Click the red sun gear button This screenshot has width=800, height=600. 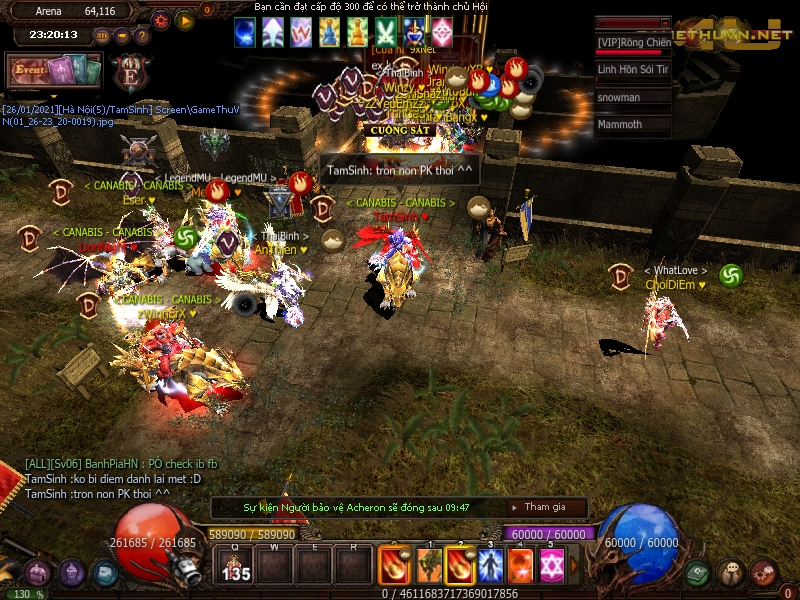(x=162, y=19)
